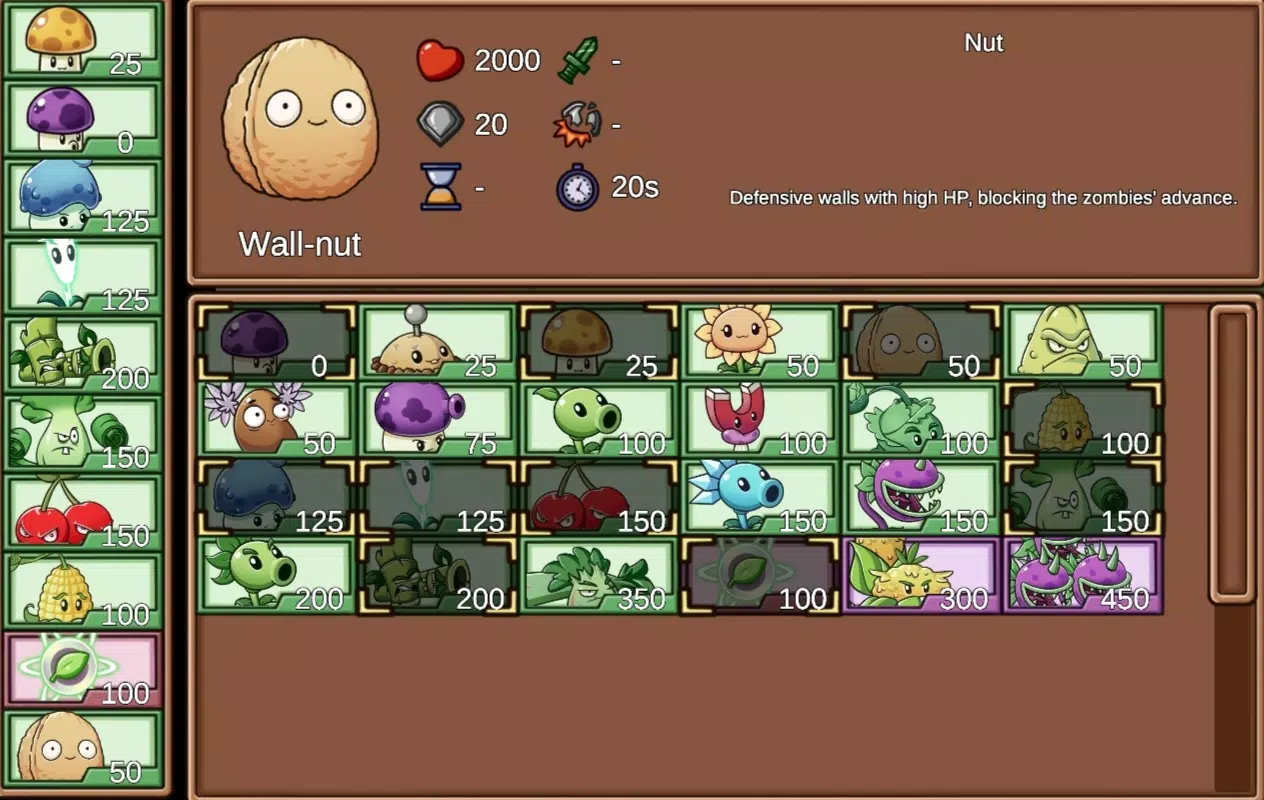Viewport: 1264px width, 800px height.
Task: Select the green plant card costing 350
Action: [x=598, y=575]
